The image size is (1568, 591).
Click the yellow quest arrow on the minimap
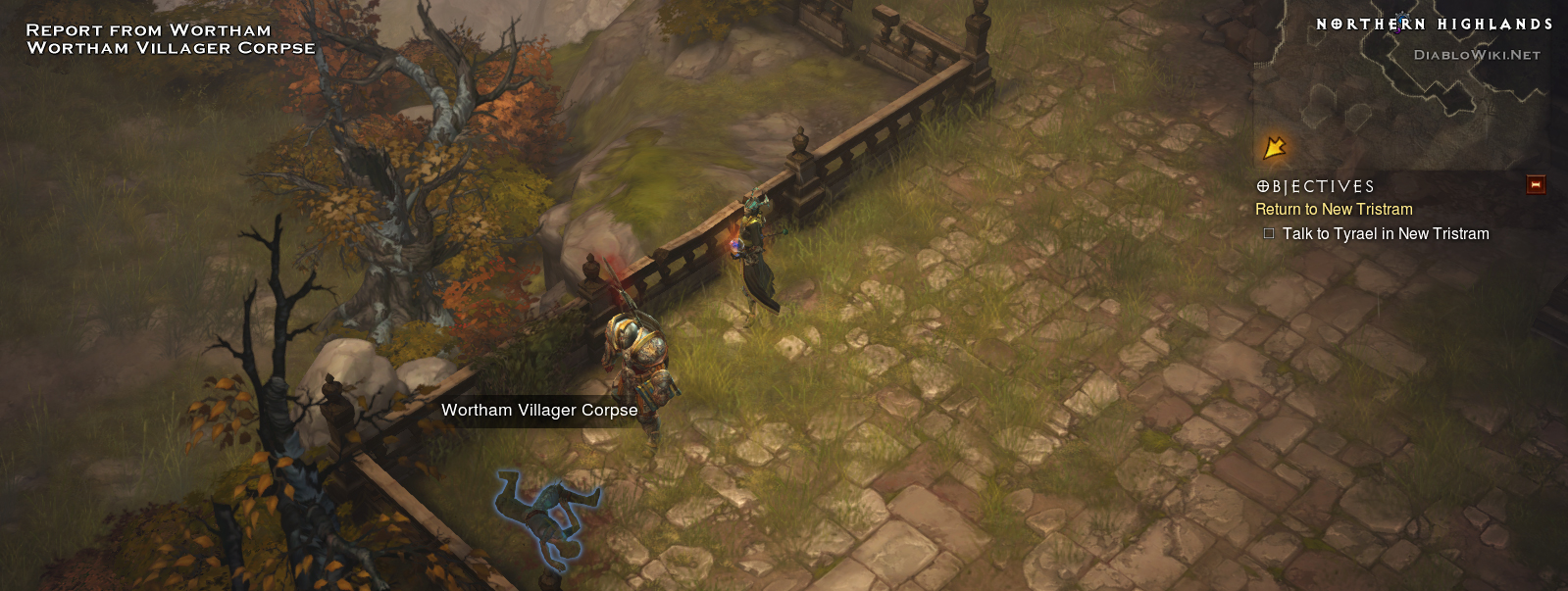1274,148
